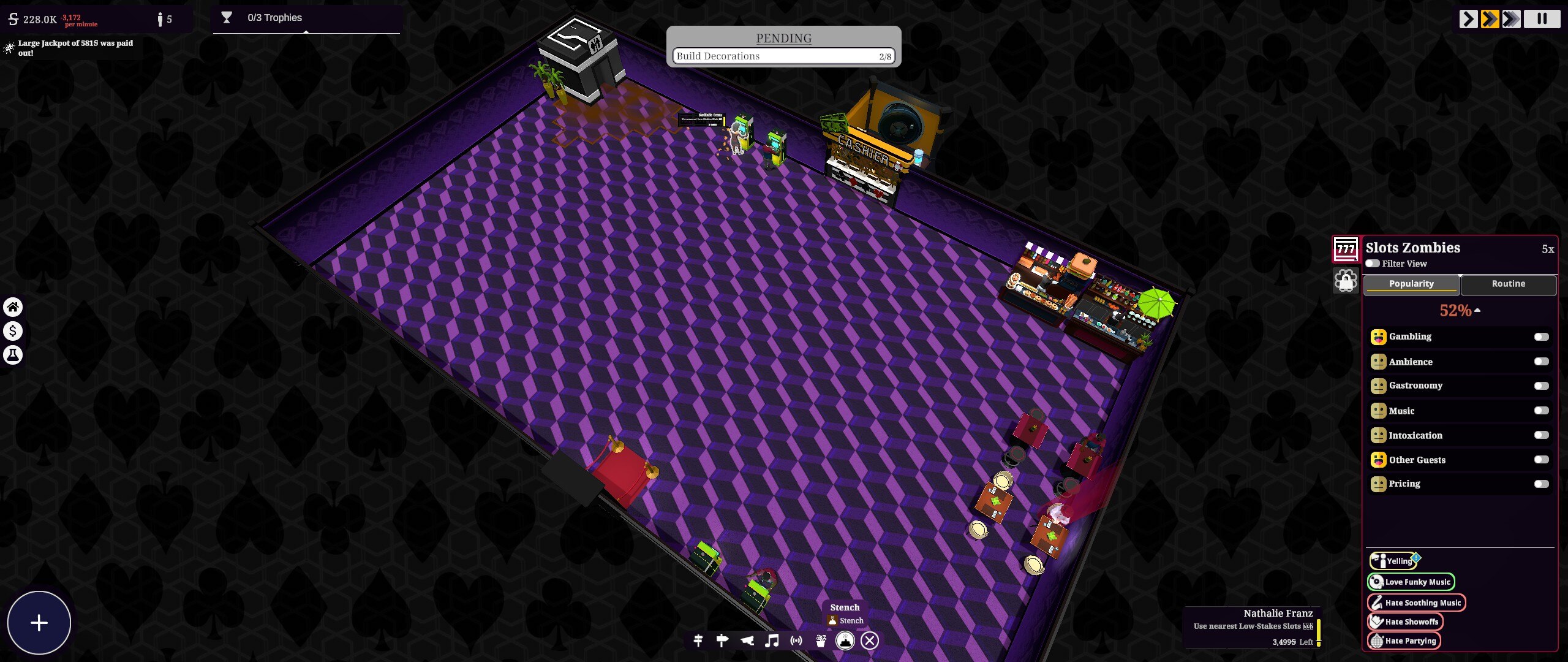Toggle the Intoxication switch
This screenshot has height=662, width=1568.
click(1540, 435)
